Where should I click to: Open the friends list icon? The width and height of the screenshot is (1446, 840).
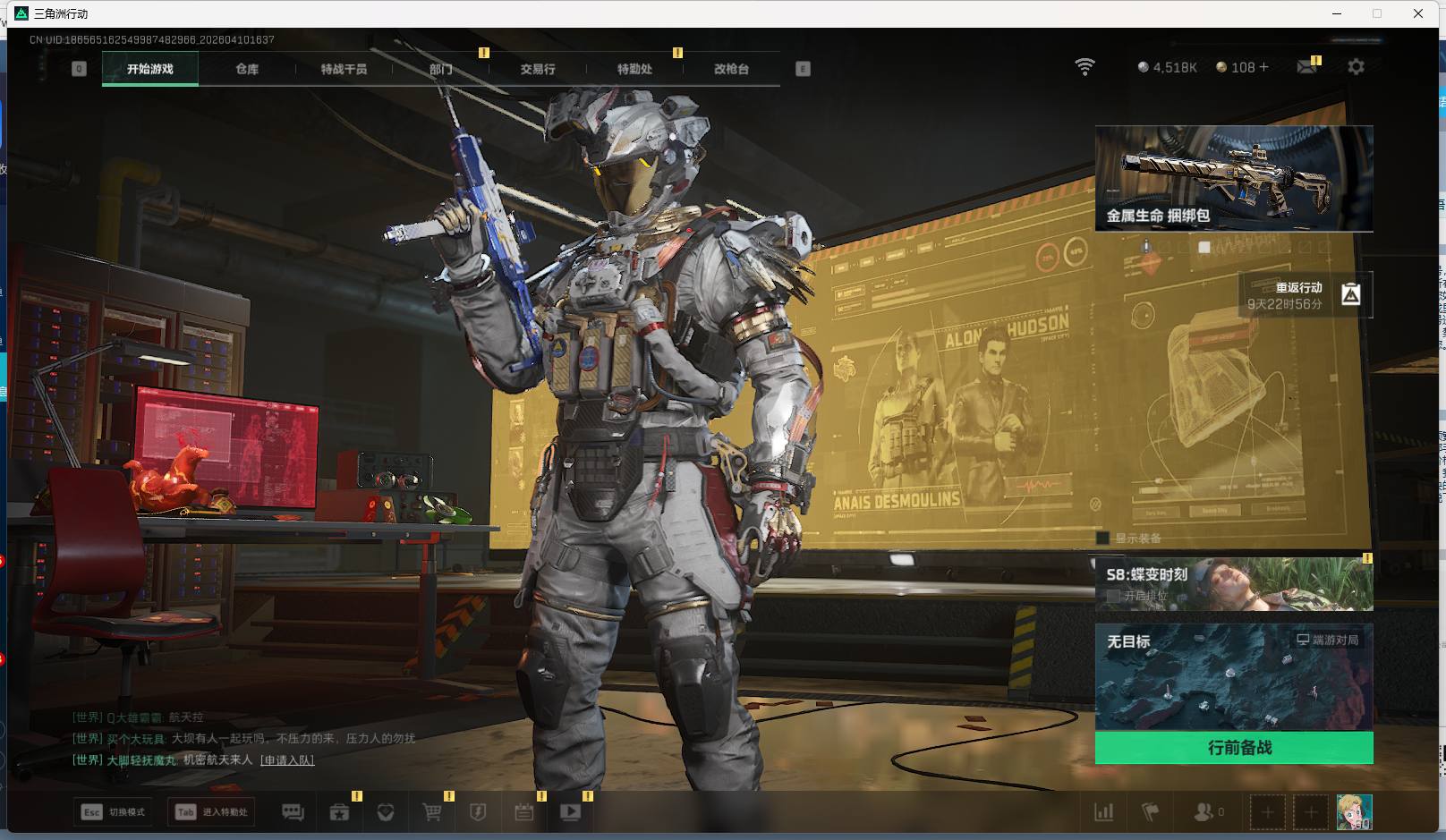click(x=1204, y=812)
